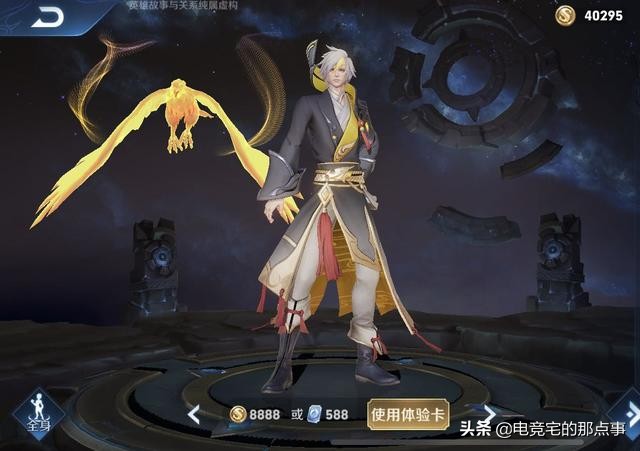Tap the gold coin balance icon
The image size is (640, 451).
click(x=565, y=15)
